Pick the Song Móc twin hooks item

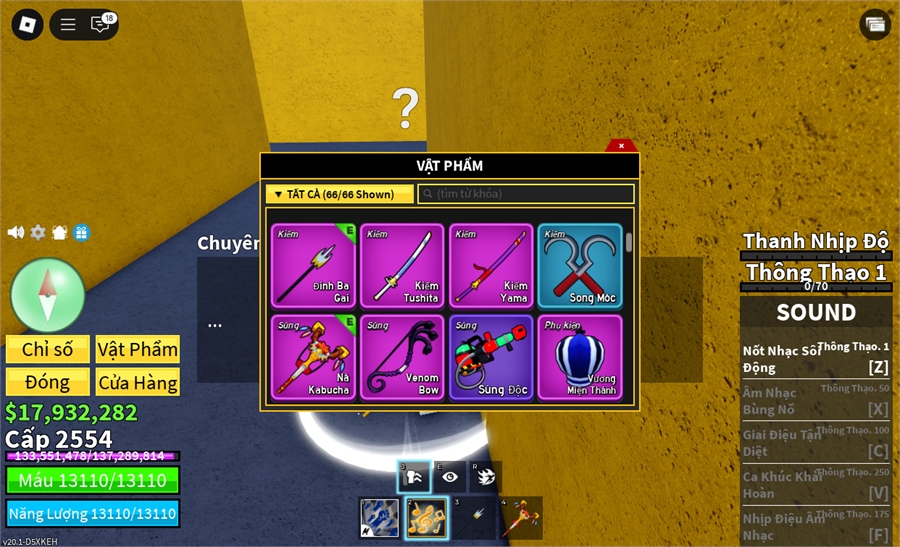580,265
